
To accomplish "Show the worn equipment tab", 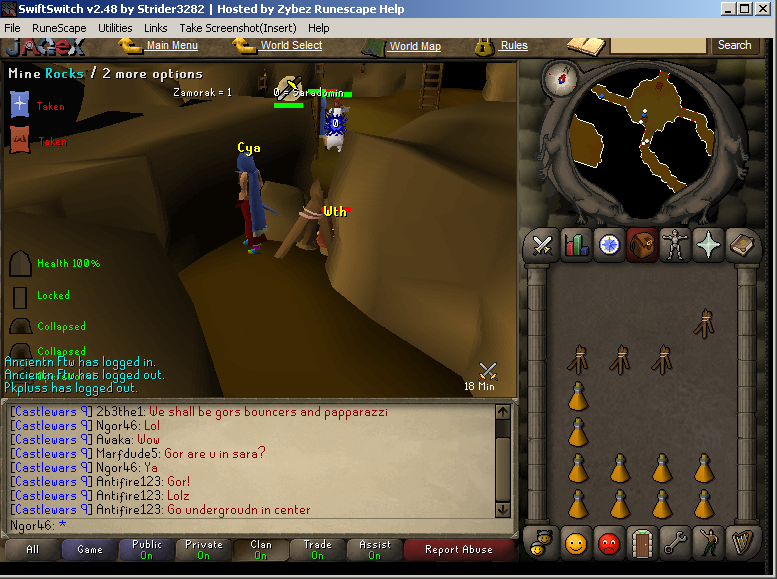I will click(675, 244).
